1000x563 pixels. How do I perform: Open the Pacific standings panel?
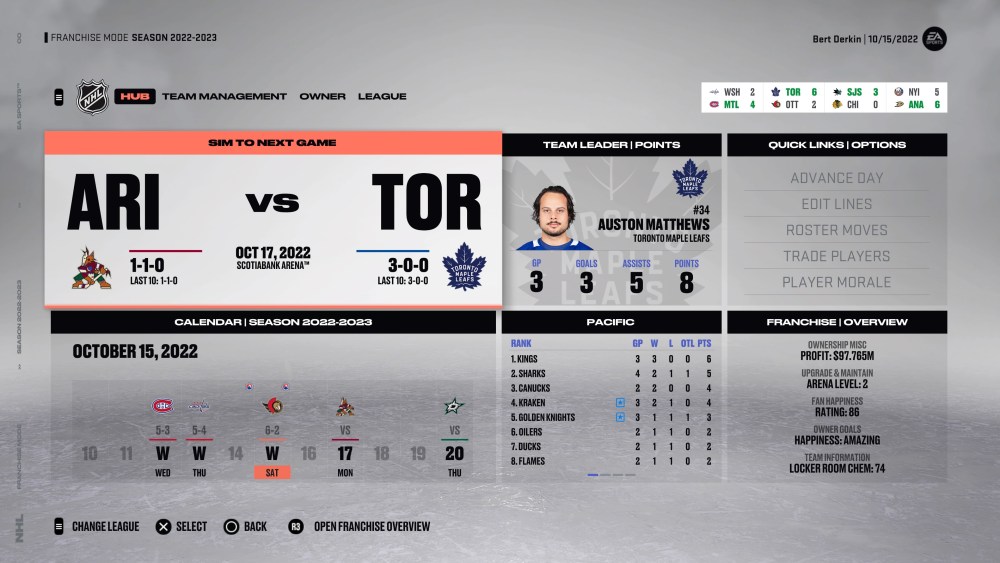611,322
